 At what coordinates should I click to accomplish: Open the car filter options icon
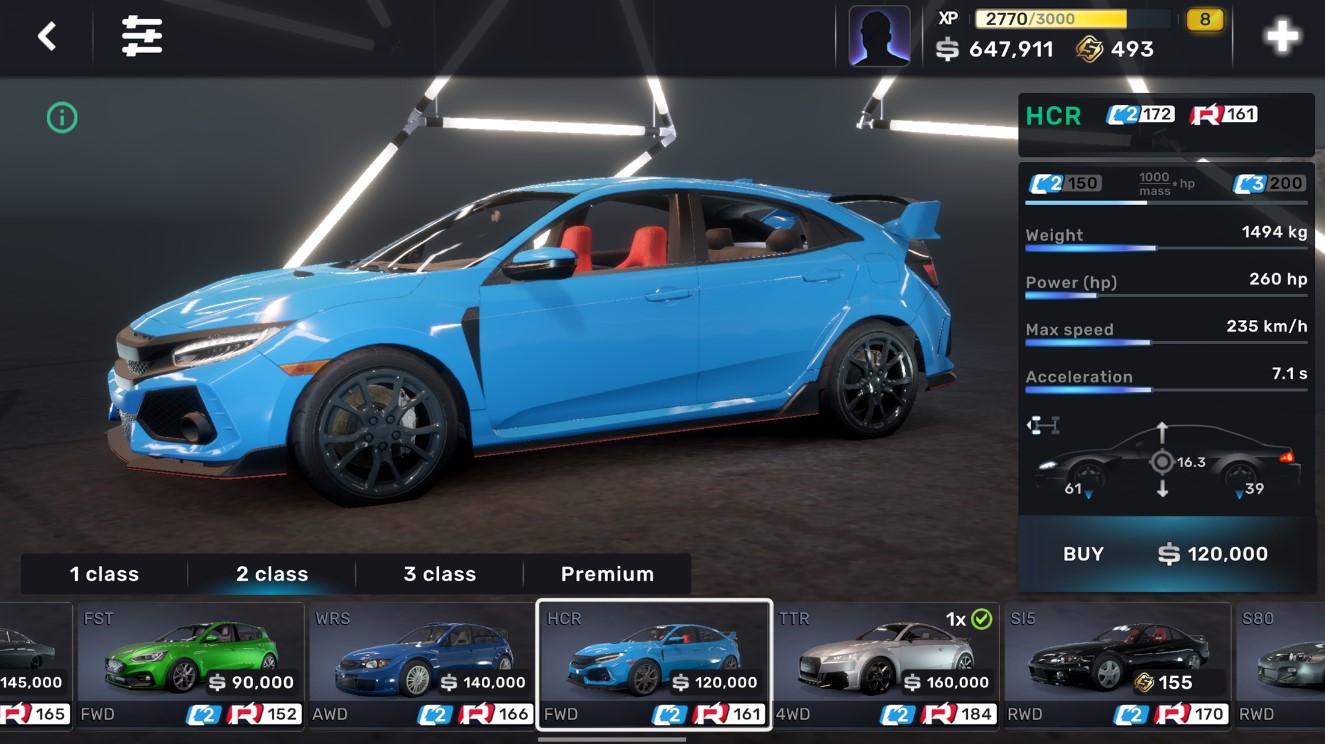140,33
